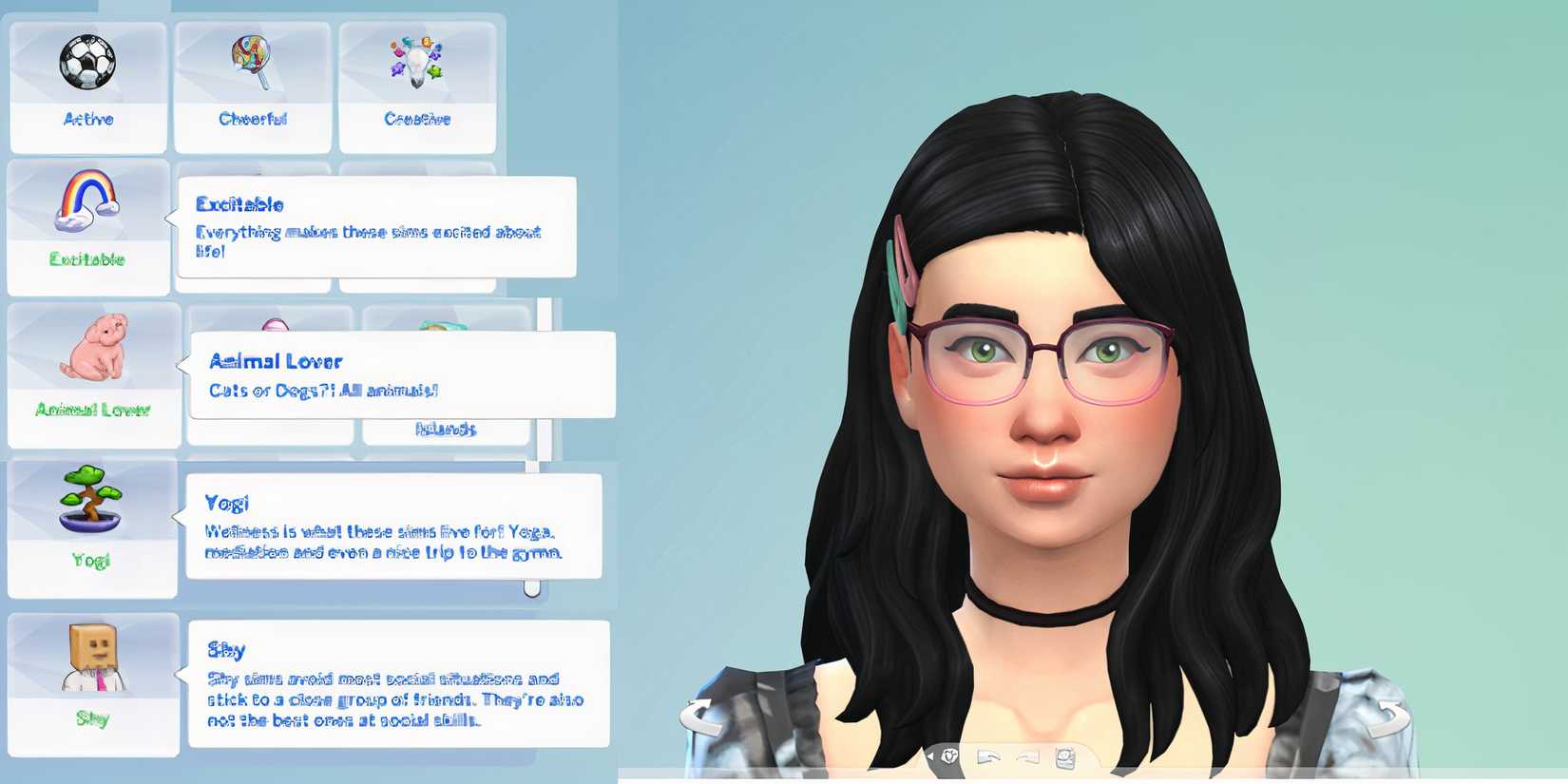Open the camera capture icon near Redo
The width and height of the screenshot is (1568, 784).
point(1064,756)
